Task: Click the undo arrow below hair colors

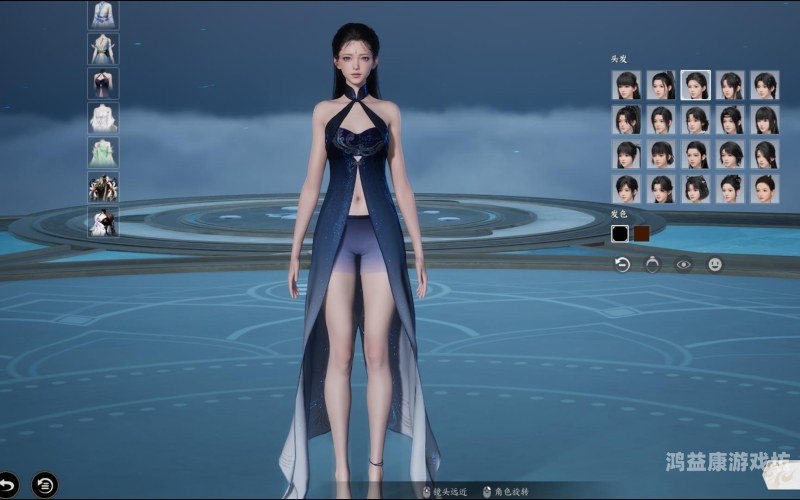Action: (x=622, y=265)
